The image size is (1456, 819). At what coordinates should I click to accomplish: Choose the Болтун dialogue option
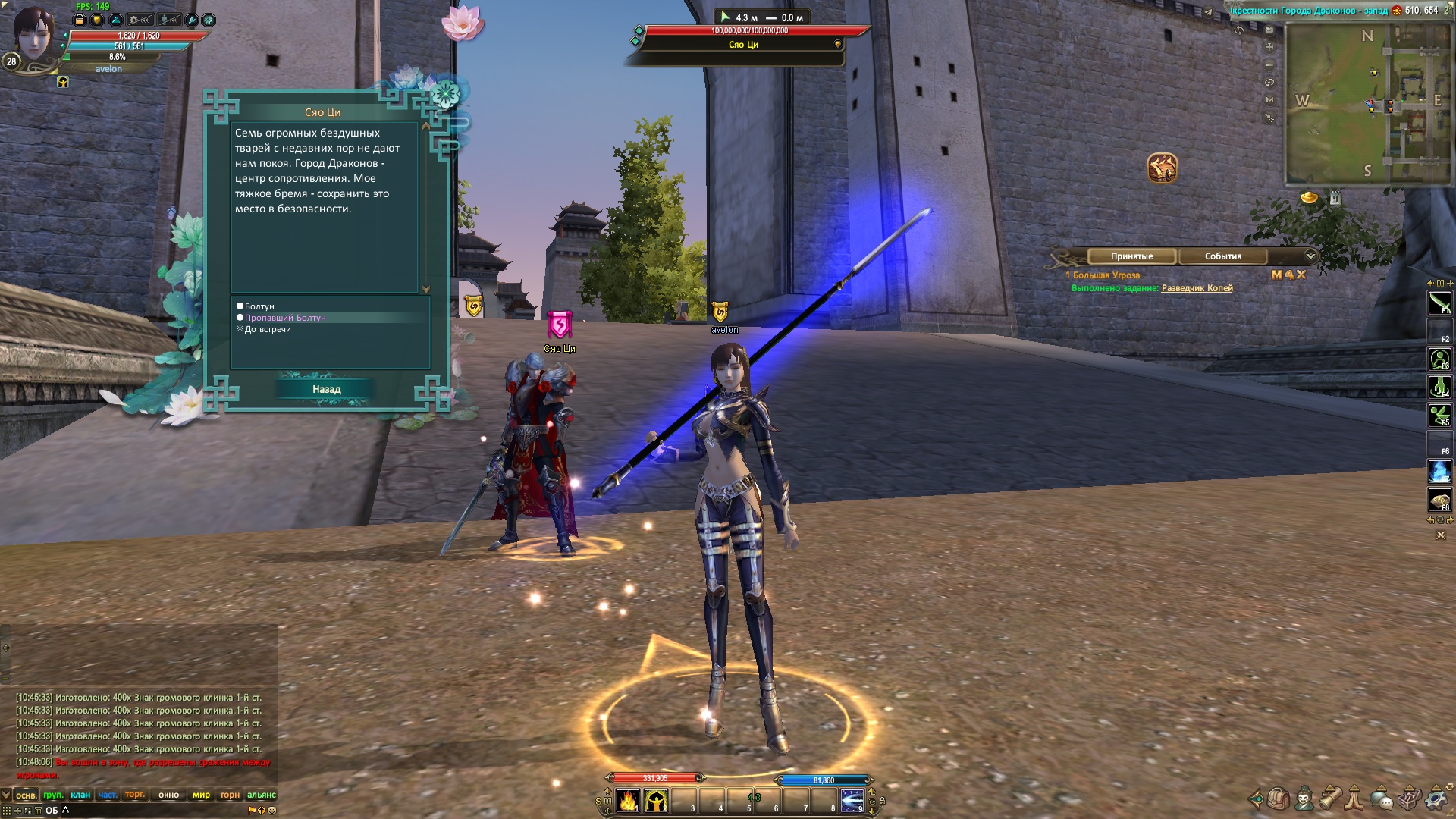point(259,306)
